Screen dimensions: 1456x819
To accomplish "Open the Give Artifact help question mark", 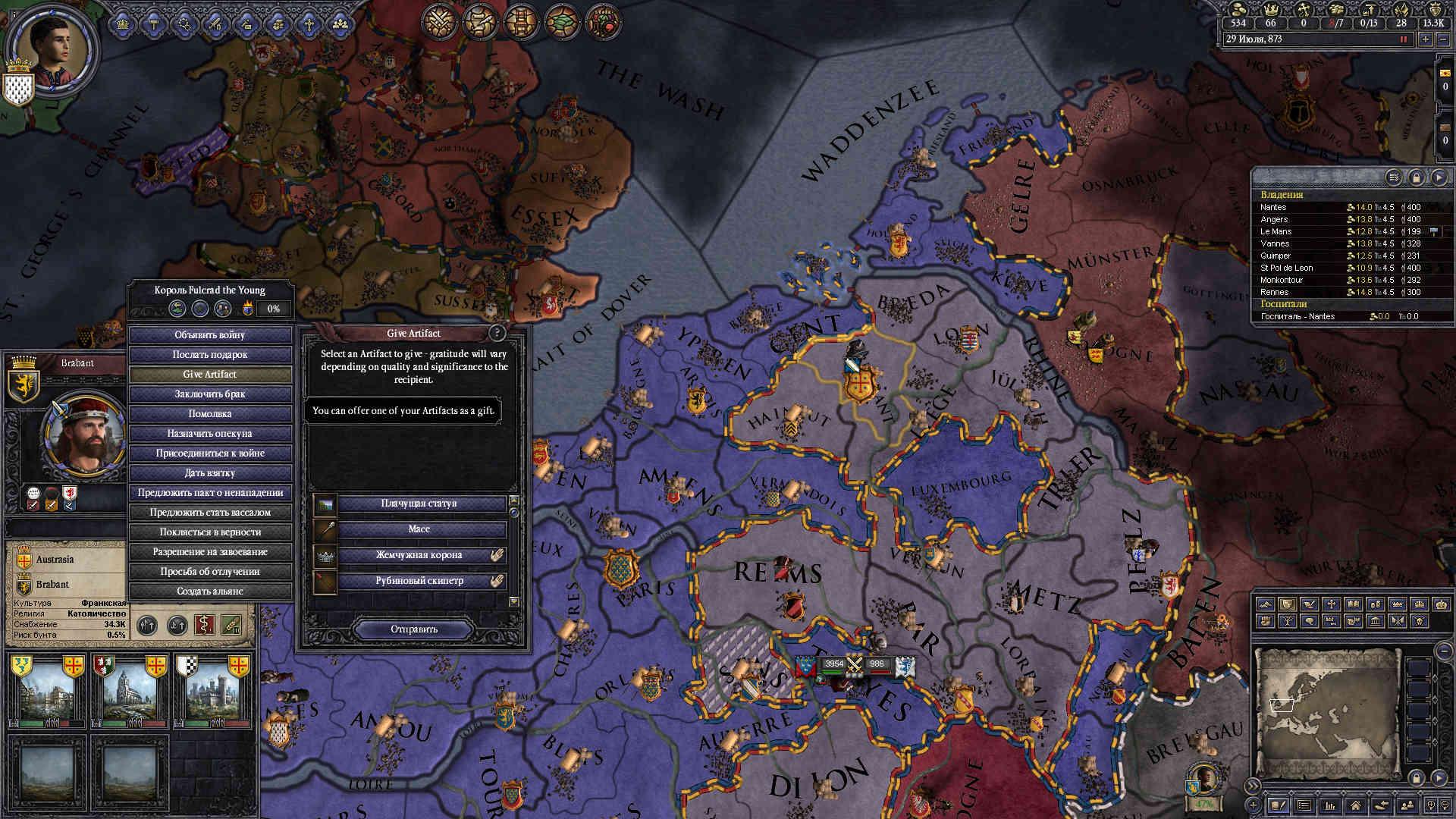I will click(x=497, y=333).
